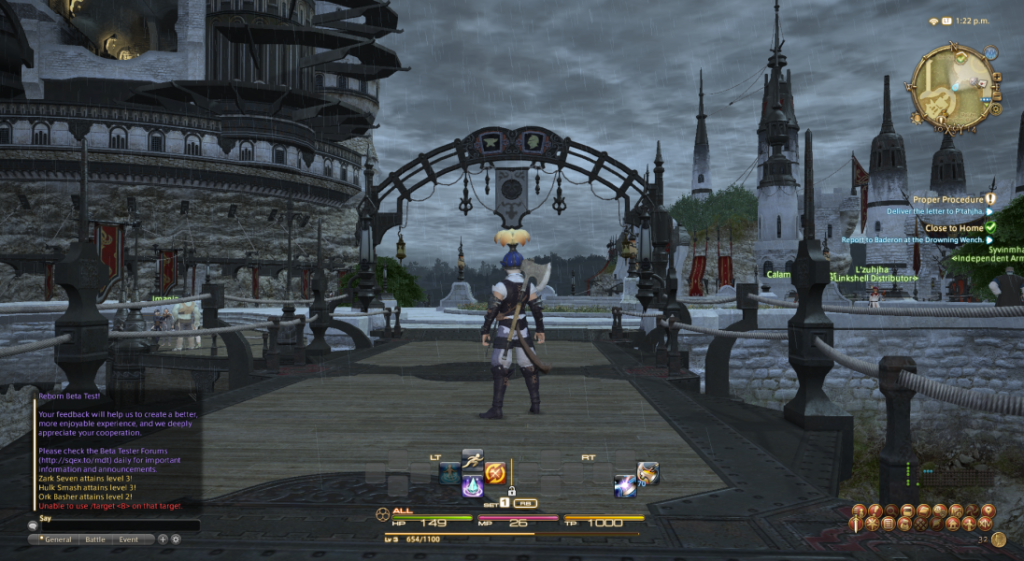The image size is (1024, 561).
Task: Use the teal standing-figure hotbar action
Action: click(x=450, y=472)
